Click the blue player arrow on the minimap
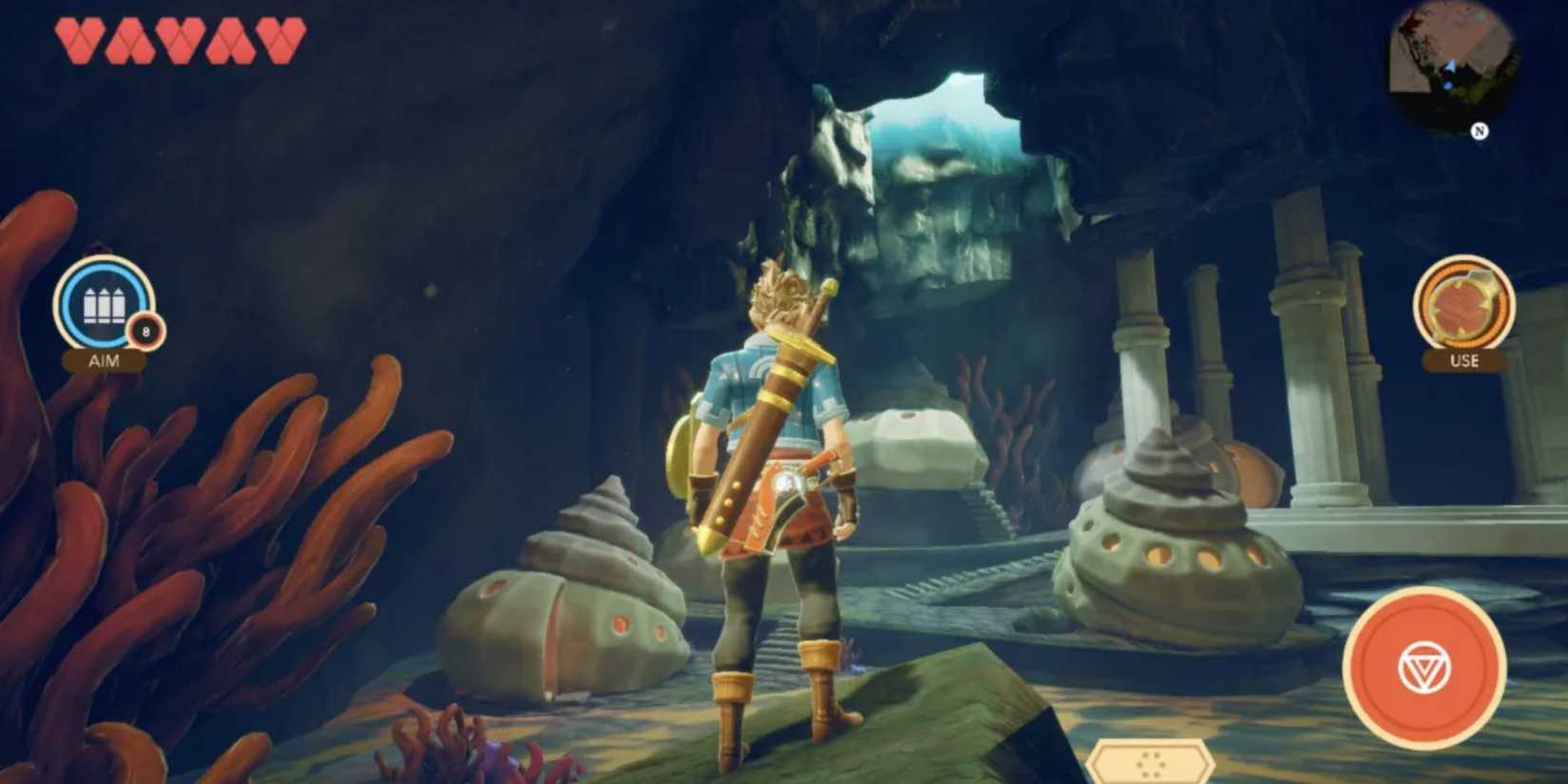The width and height of the screenshot is (1568, 784). (1453, 65)
